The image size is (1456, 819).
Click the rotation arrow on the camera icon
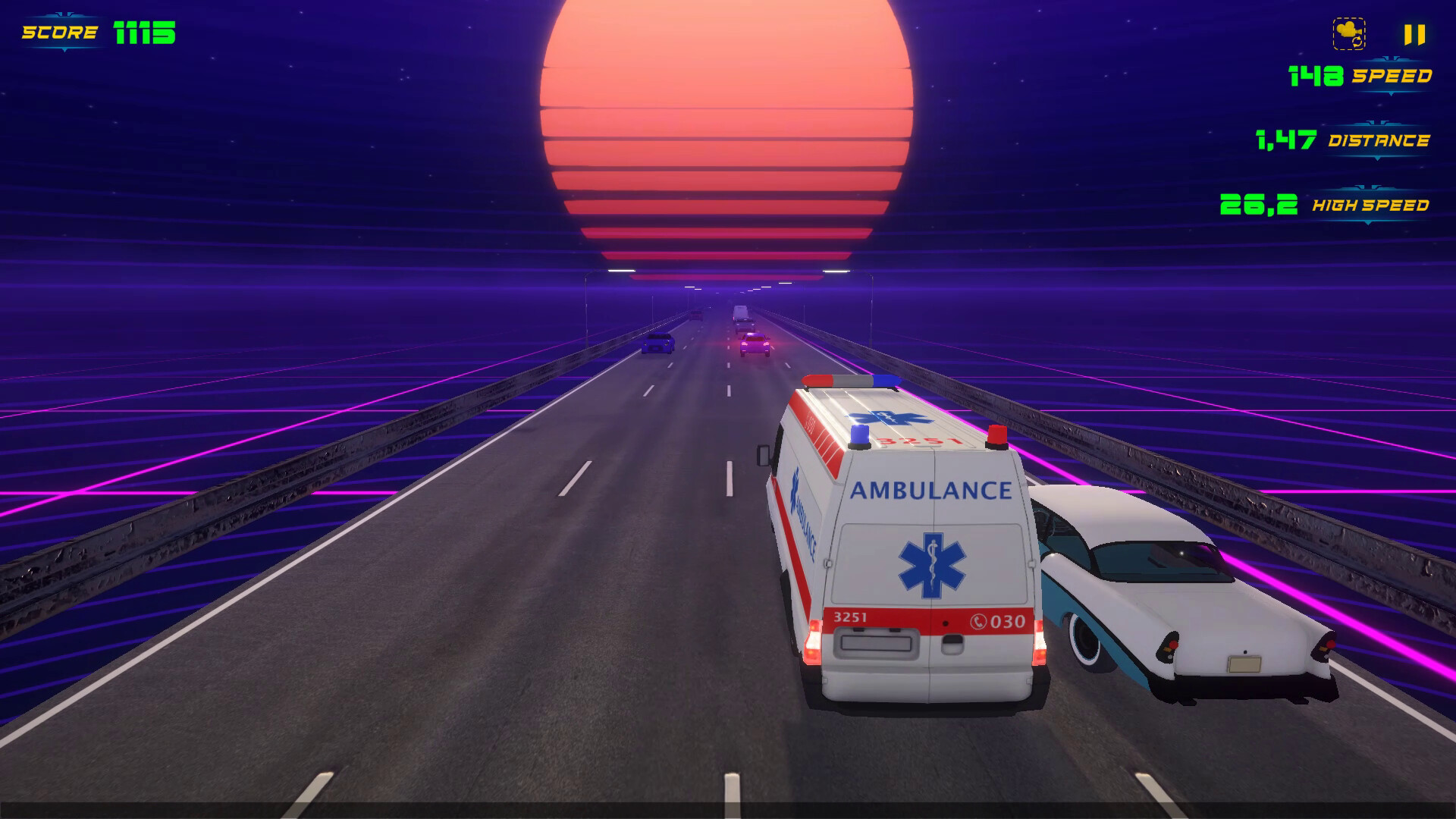[1357, 42]
